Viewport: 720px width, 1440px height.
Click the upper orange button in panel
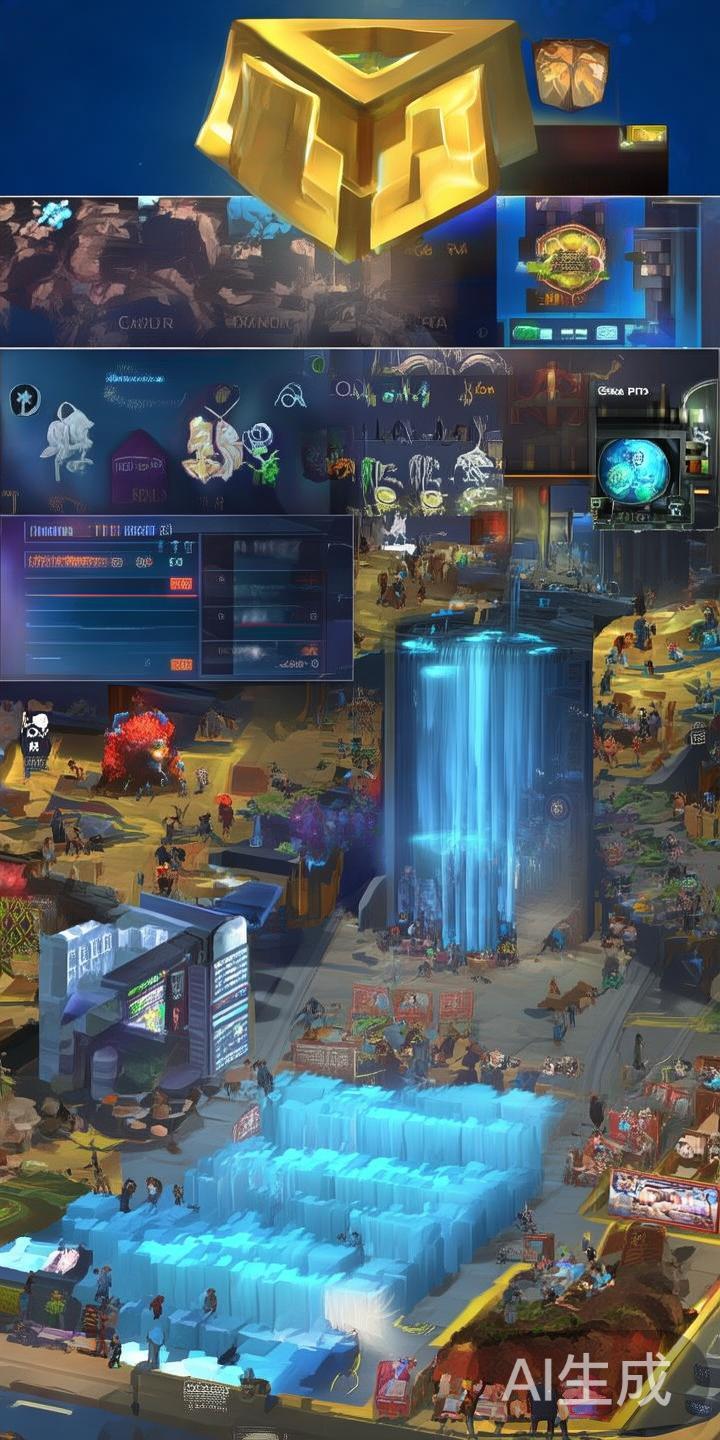(x=181, y=583)
